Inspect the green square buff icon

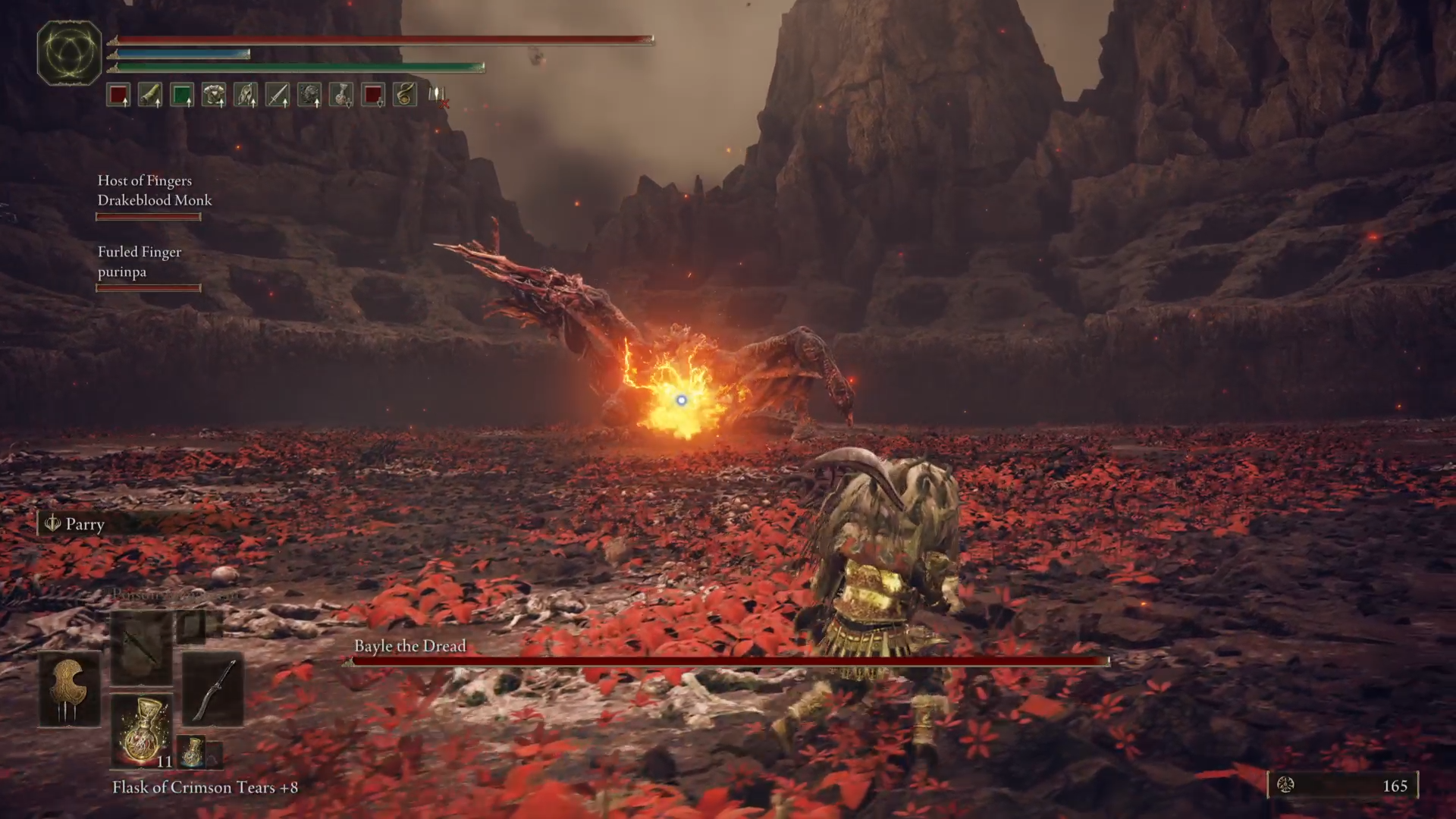[182, 95]
